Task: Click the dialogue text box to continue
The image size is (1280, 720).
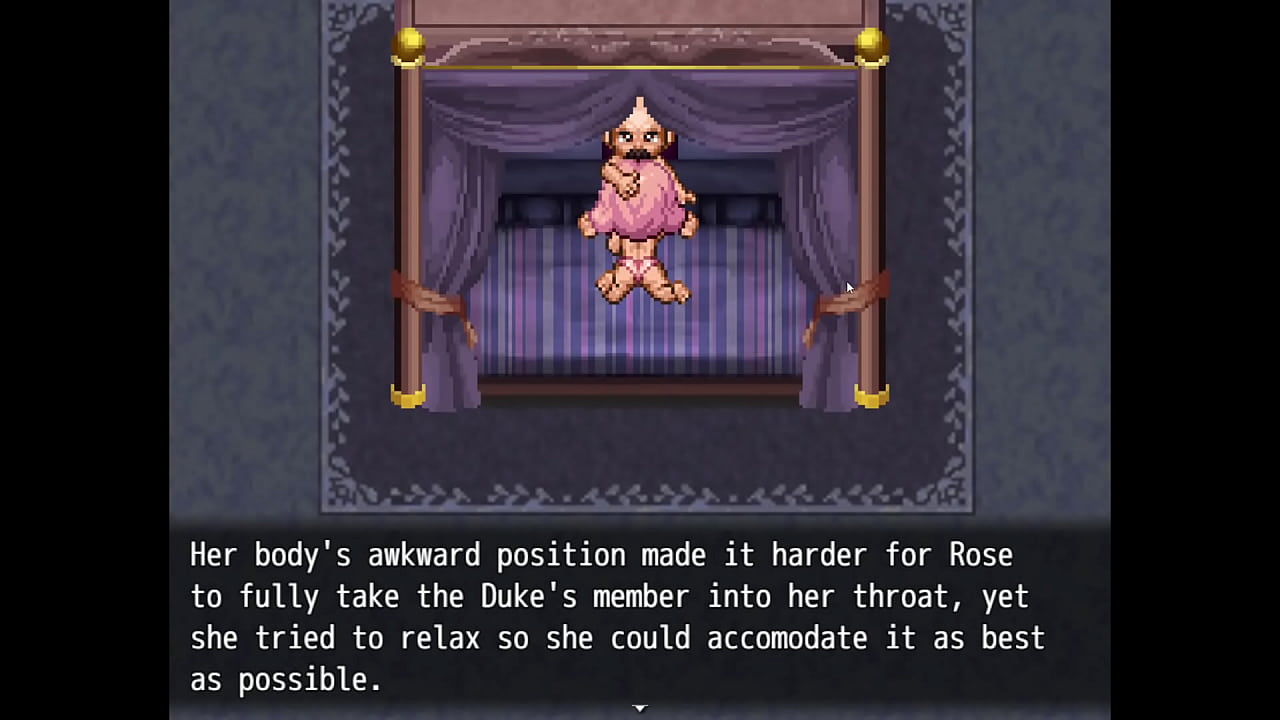Action: click(x=640, y=617)
